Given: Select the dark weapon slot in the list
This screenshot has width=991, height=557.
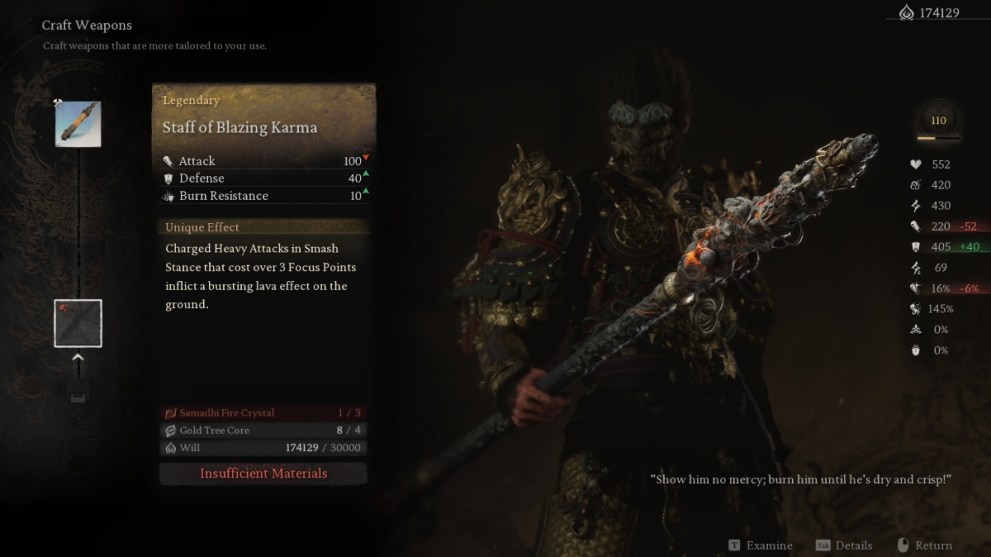Looking at the screenshot, I should pos(78,323).
